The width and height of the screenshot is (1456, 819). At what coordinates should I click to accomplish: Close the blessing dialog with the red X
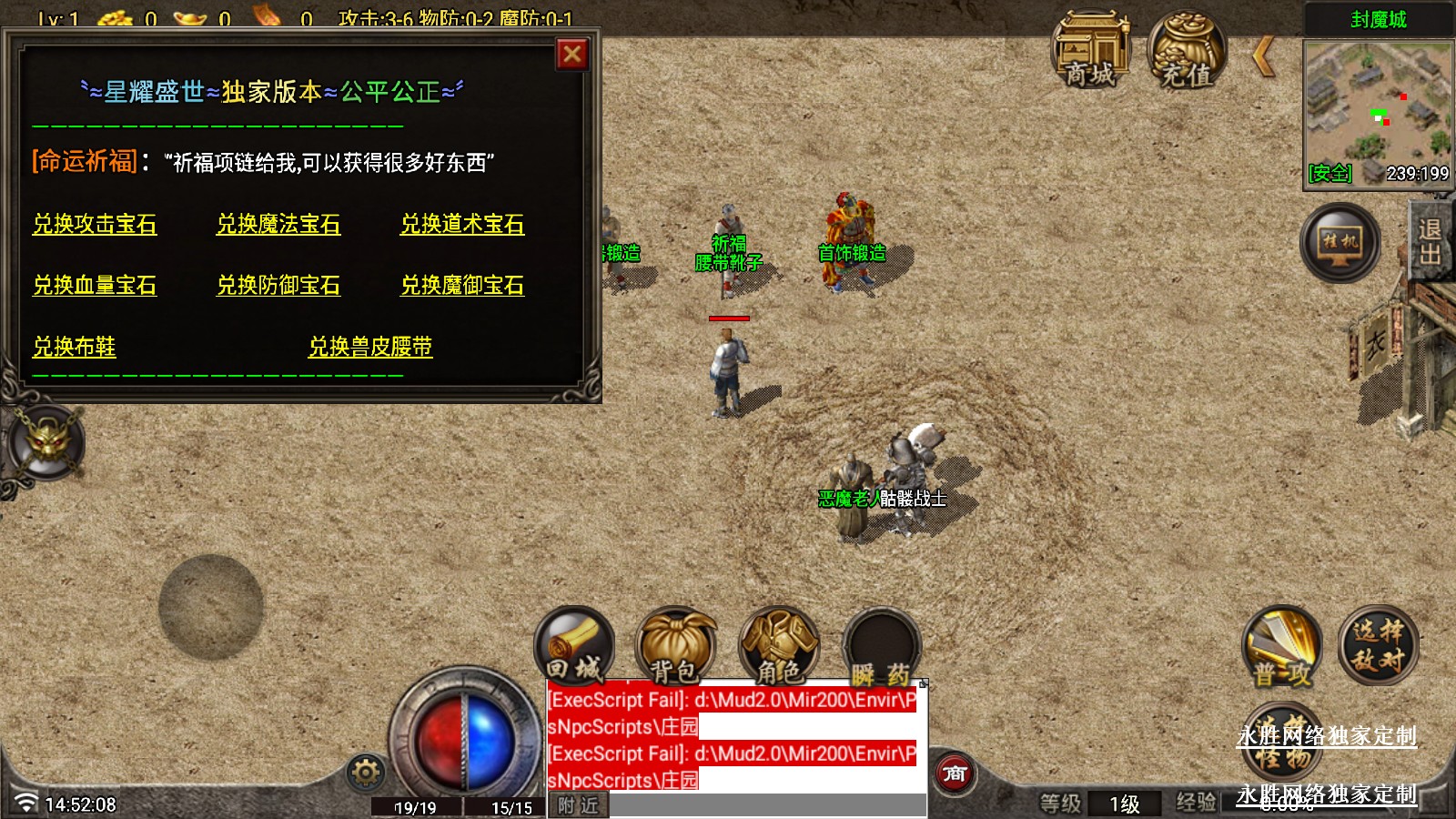[x=572, y=56]
